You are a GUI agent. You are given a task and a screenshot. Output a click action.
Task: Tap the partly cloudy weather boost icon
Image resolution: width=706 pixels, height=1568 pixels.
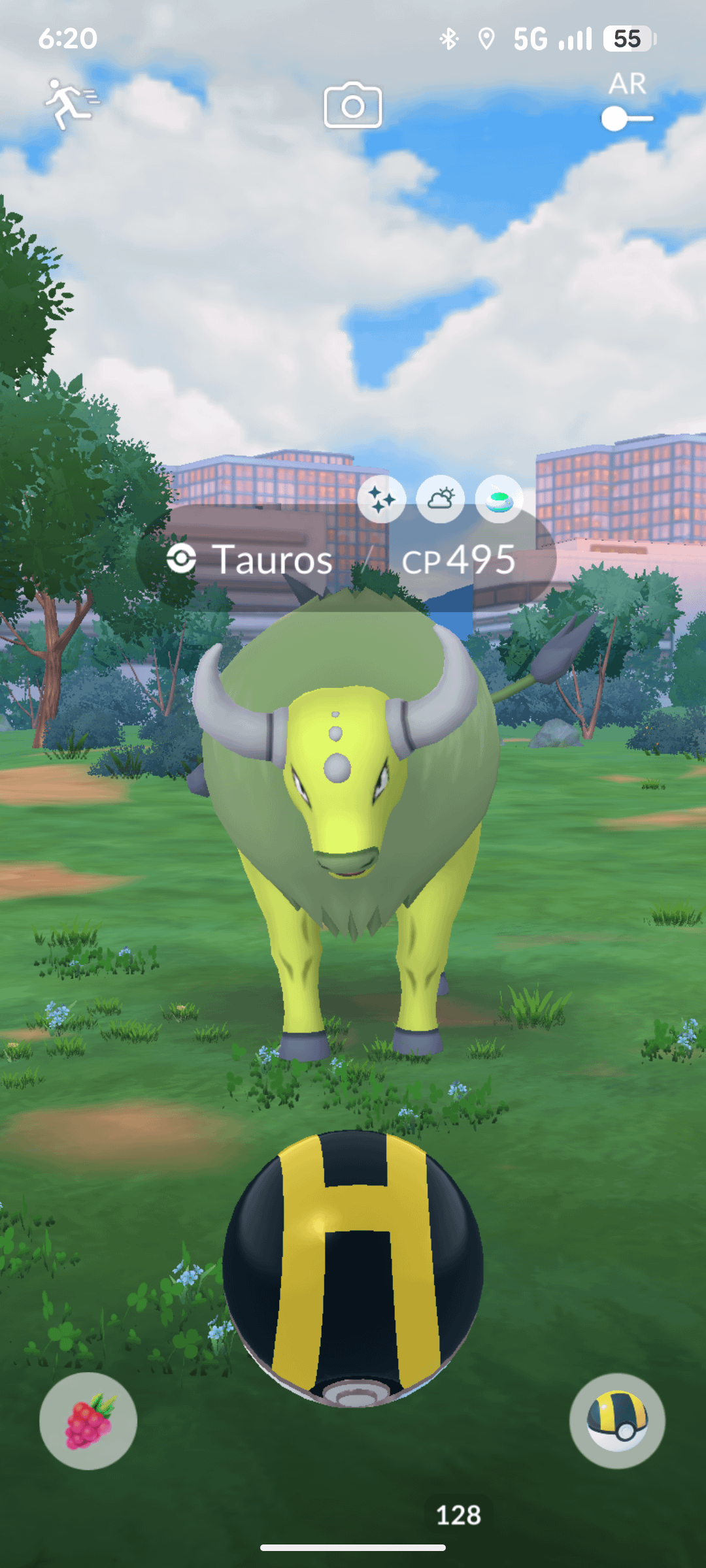[441, 499]
